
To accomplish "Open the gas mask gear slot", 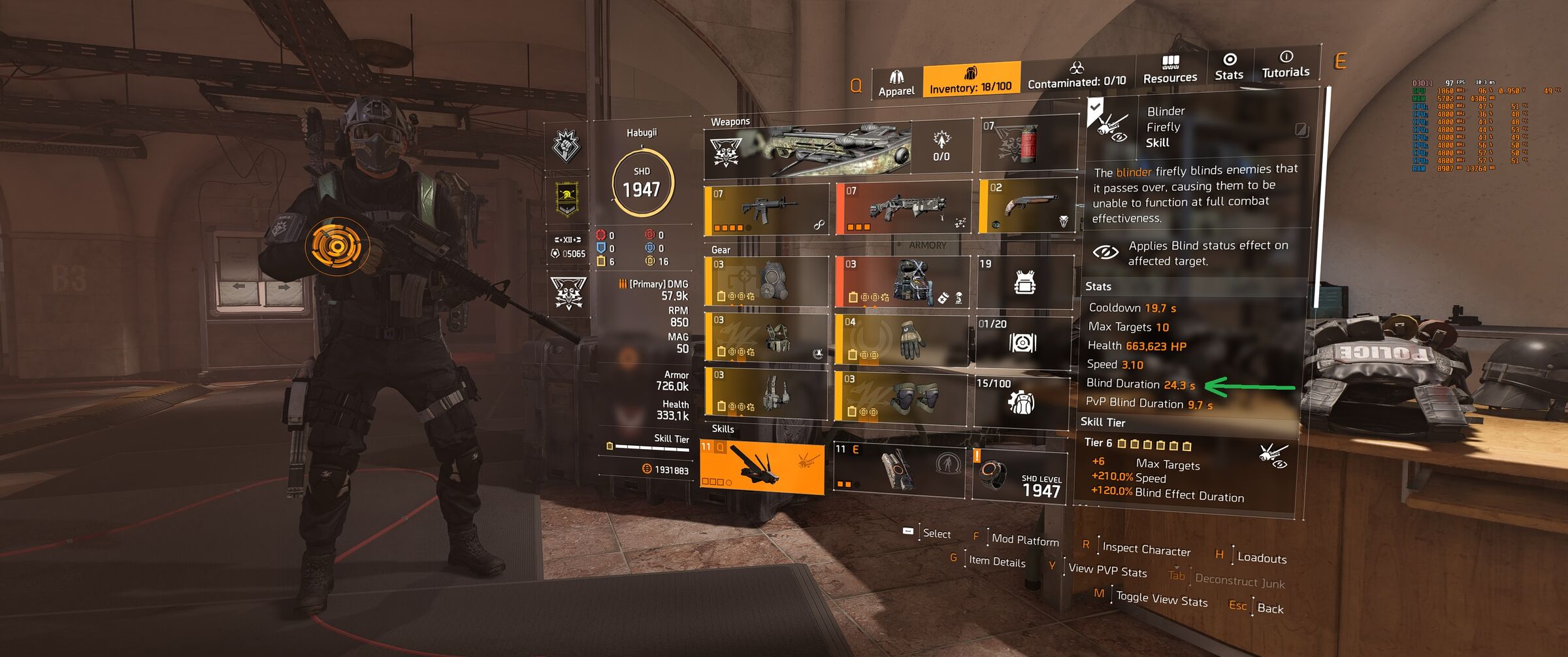I will click(x=766, y=282).
